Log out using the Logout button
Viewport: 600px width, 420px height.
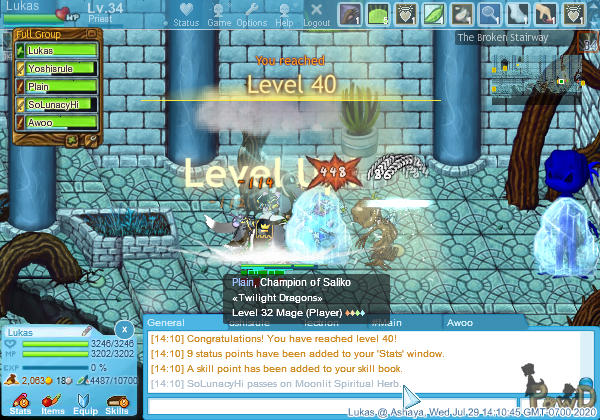[316, 14]
